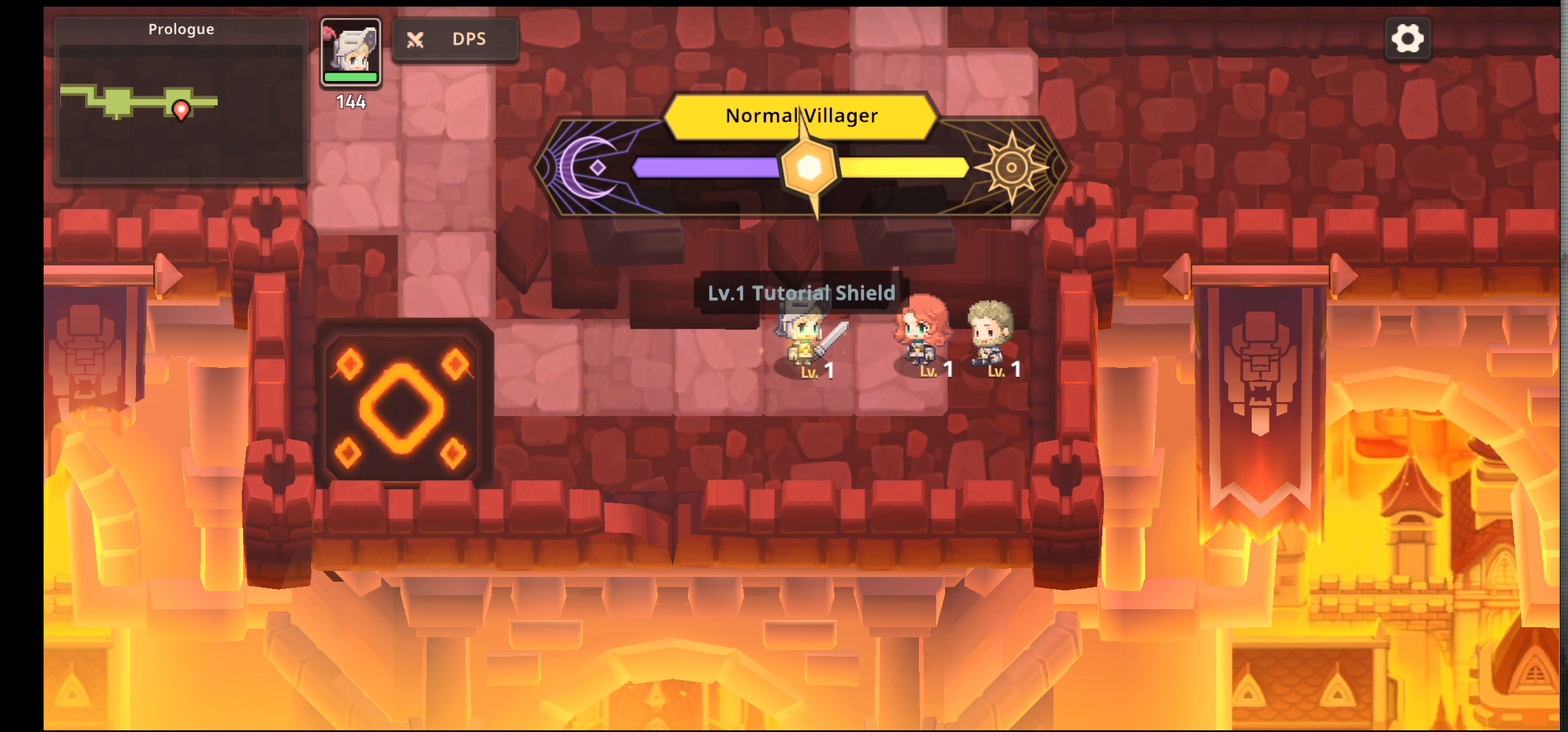Toggle the DPS meter button
This screenshot has width=1568, height=732.
(455, 40)
